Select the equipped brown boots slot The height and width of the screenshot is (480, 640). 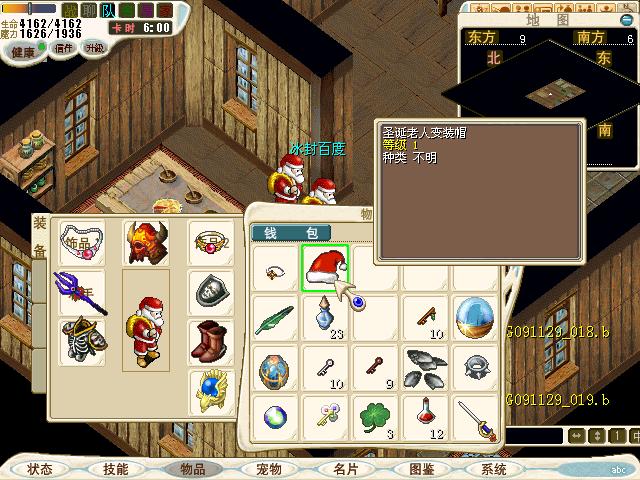point(211,343)
